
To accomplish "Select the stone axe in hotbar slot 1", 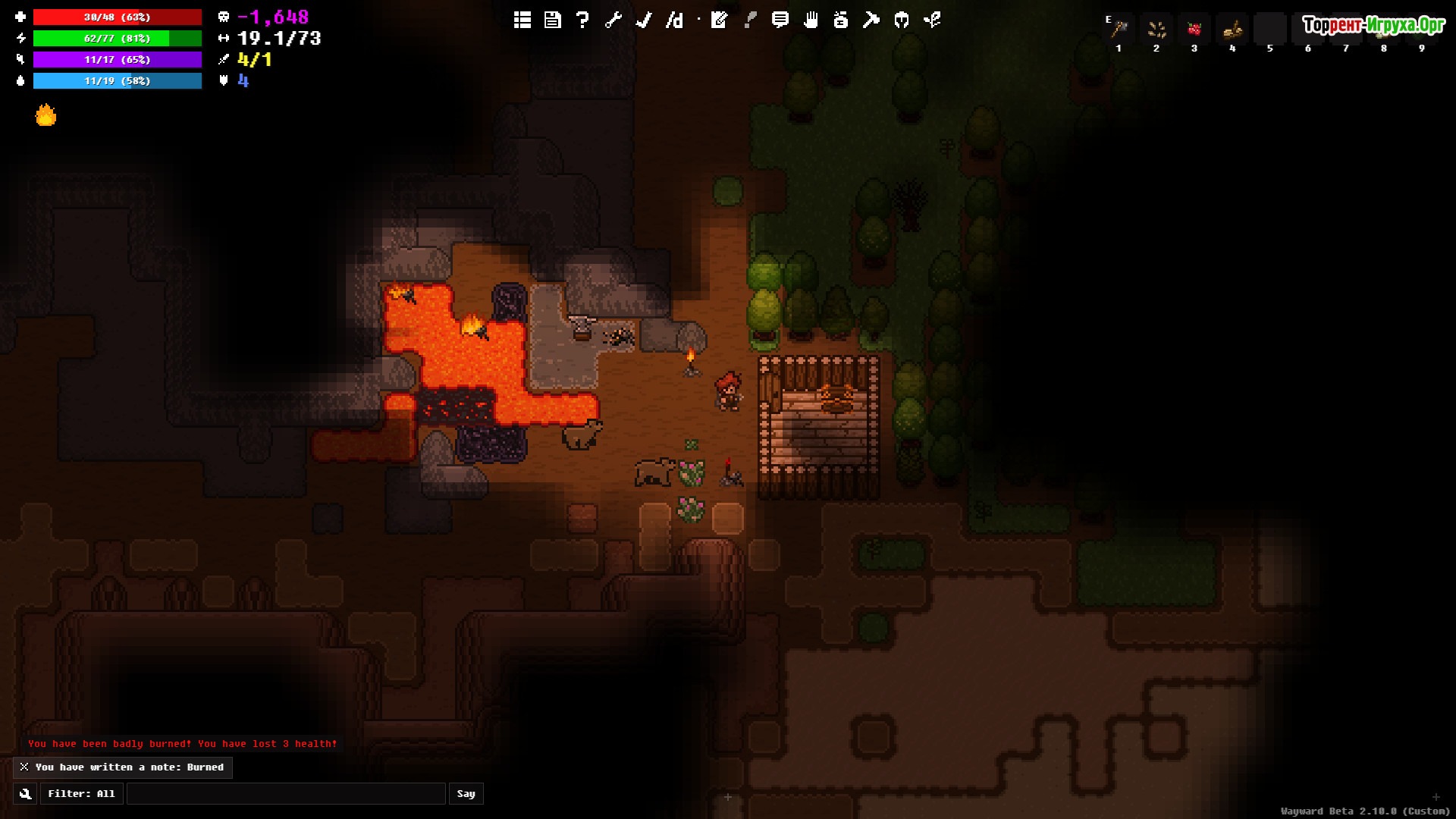I will (x=1119, y=30).
